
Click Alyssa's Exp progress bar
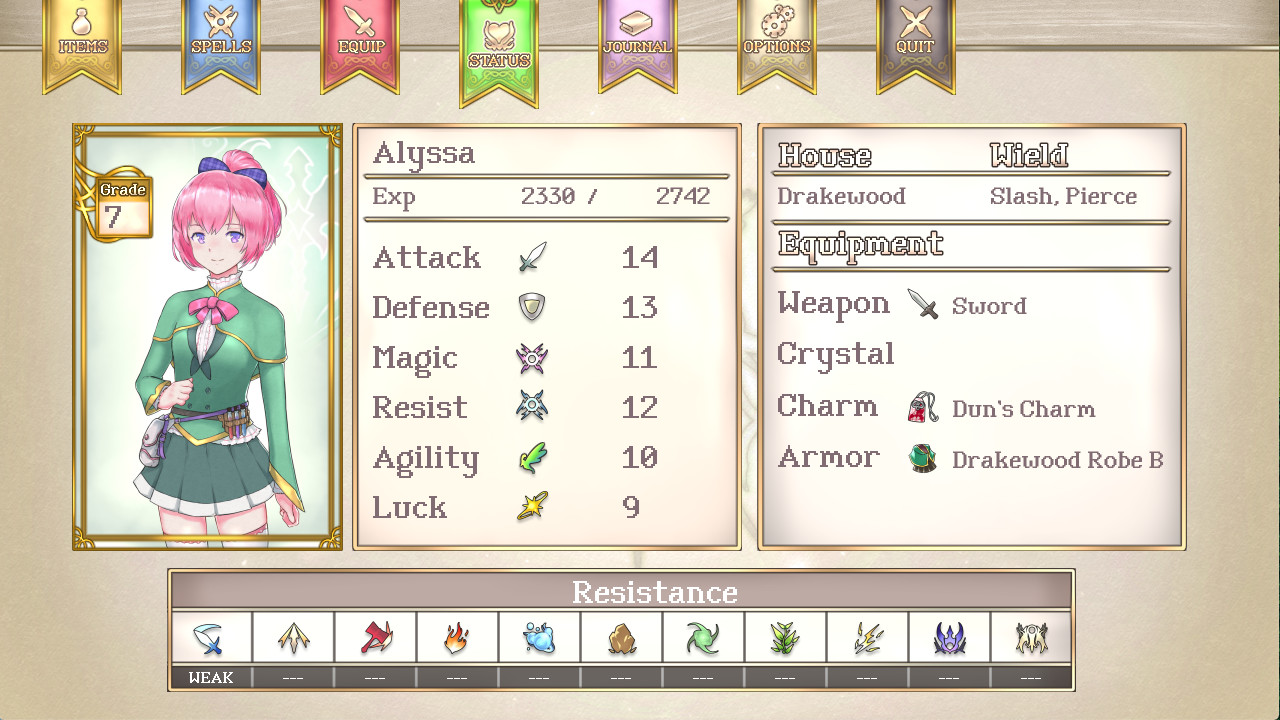(x=545, y=196)
